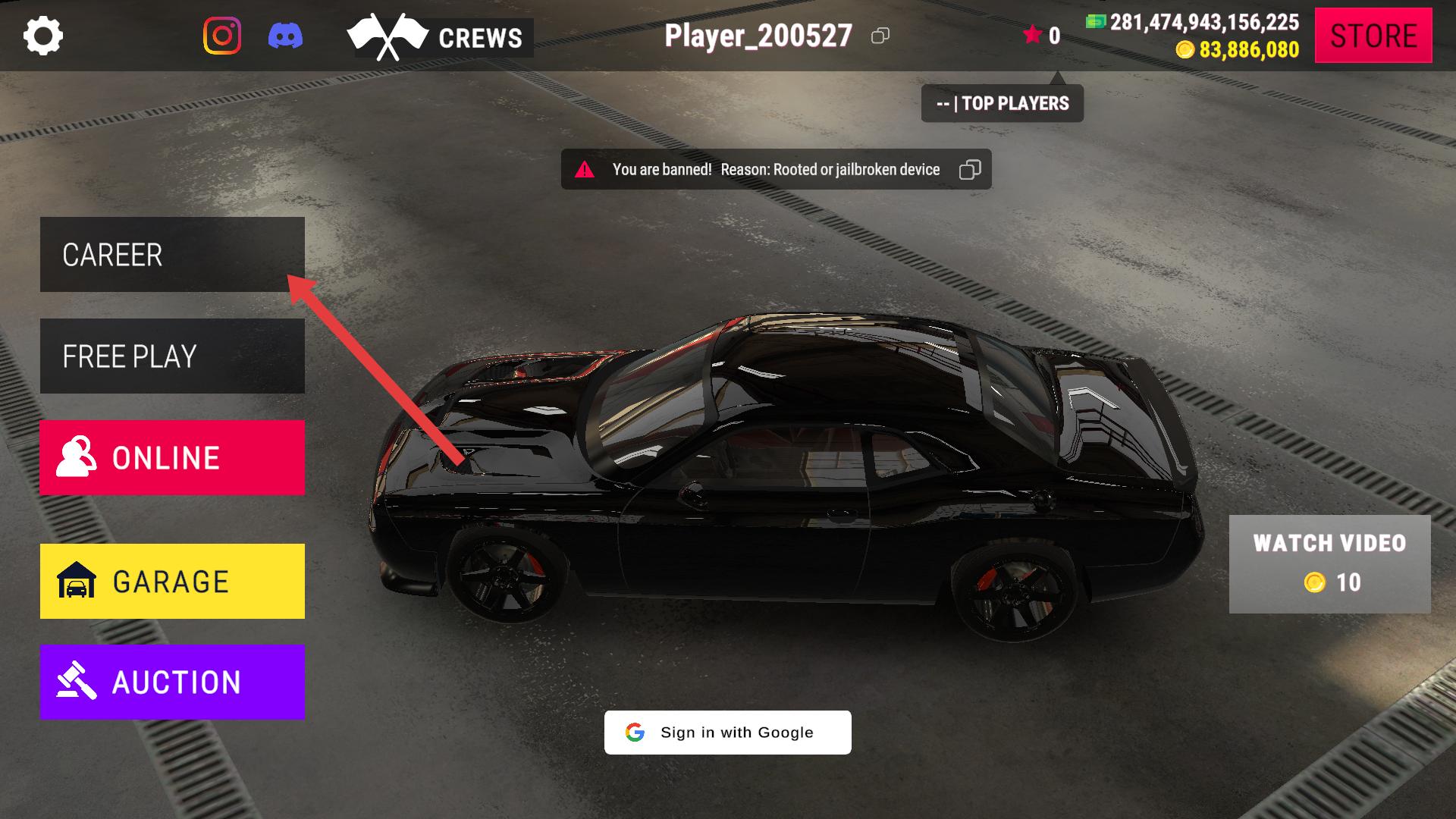Go to the Auction
The height and width of the screenshot is (819, 1456).
(x=172, y=682)
